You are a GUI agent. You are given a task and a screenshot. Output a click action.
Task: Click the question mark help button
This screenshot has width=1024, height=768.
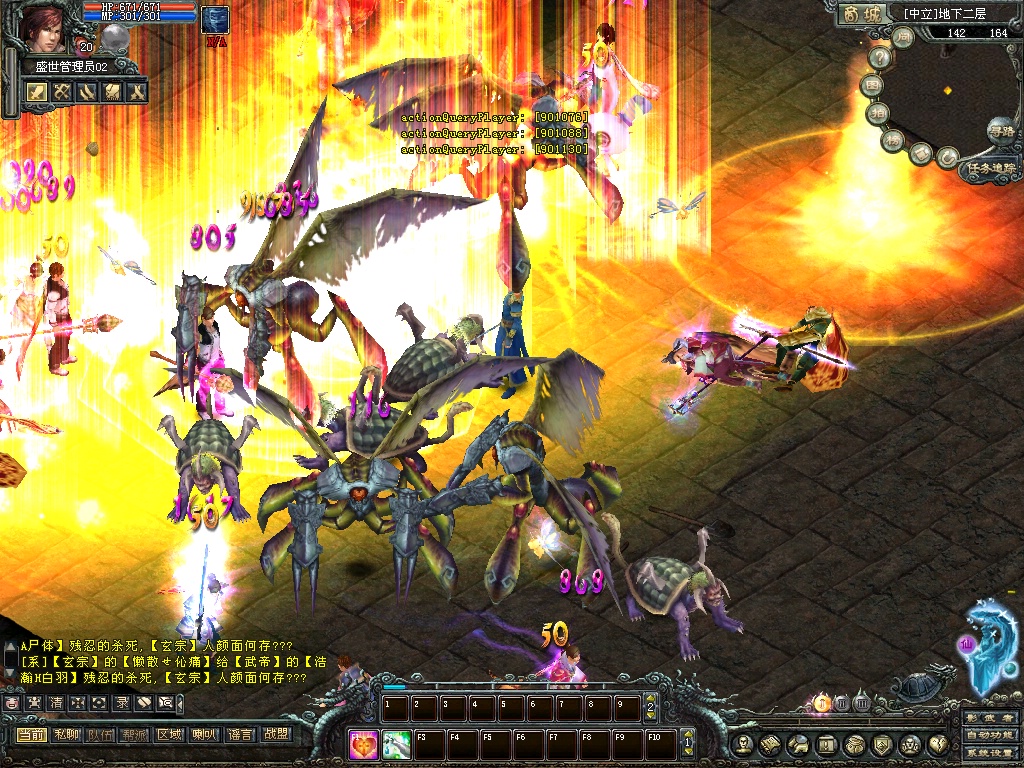click(880, 58)
